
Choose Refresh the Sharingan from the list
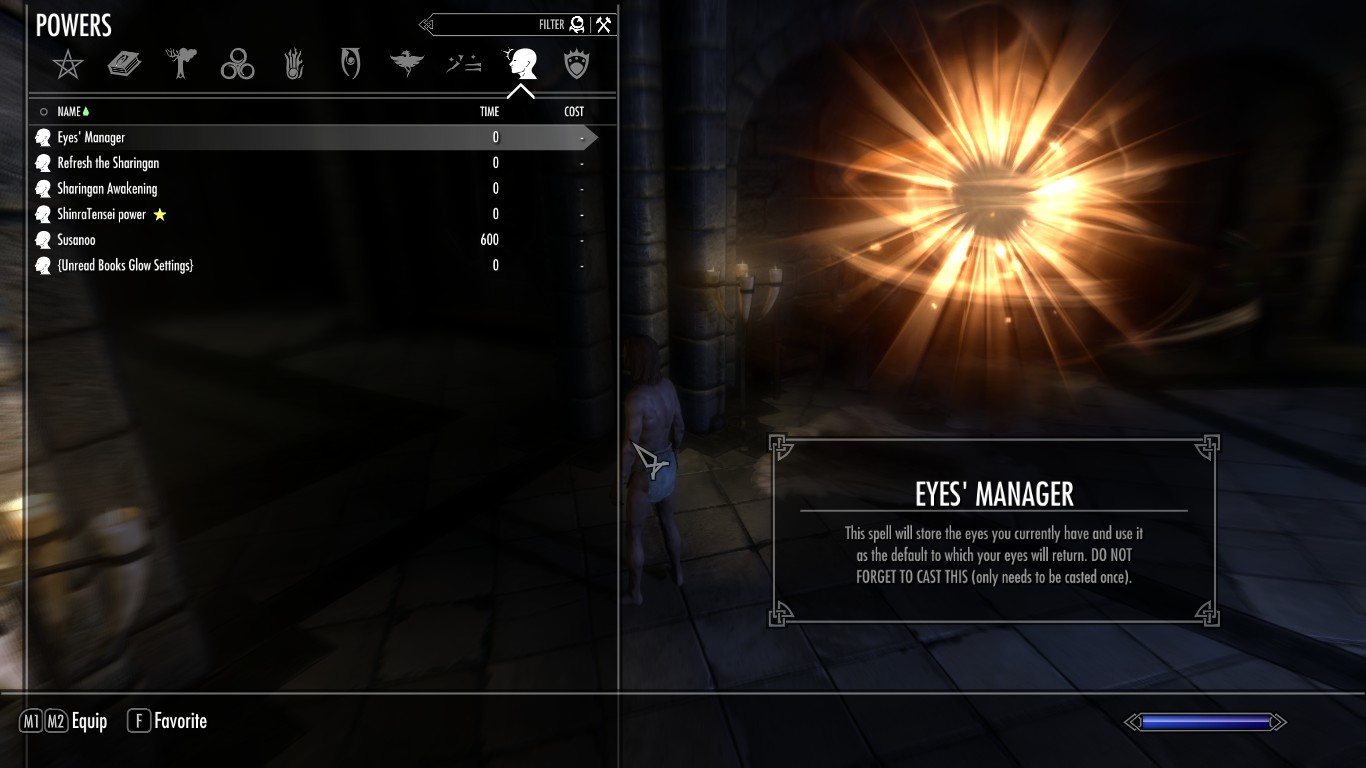tap(108, 163)
